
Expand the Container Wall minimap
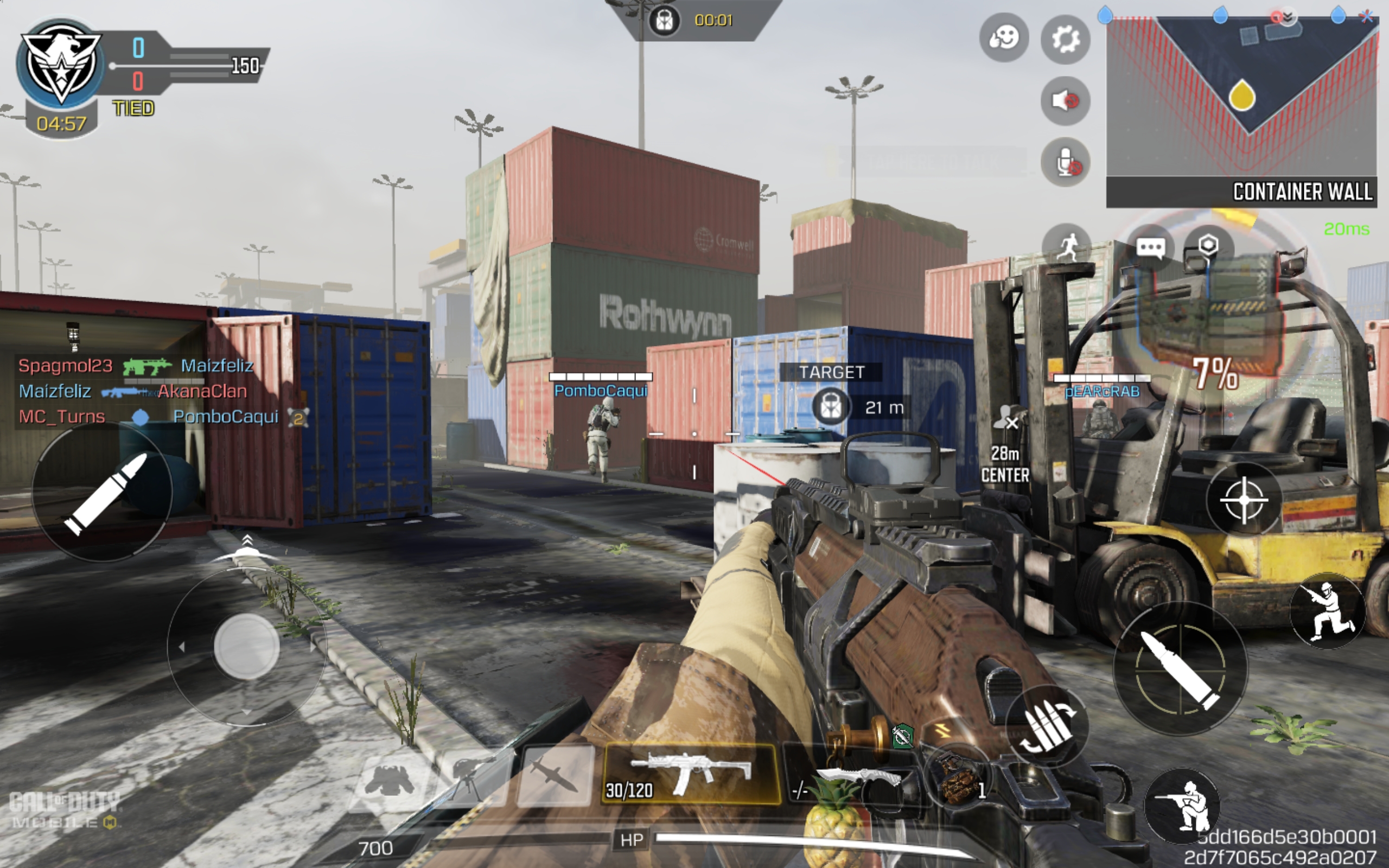coord(1241,98)
